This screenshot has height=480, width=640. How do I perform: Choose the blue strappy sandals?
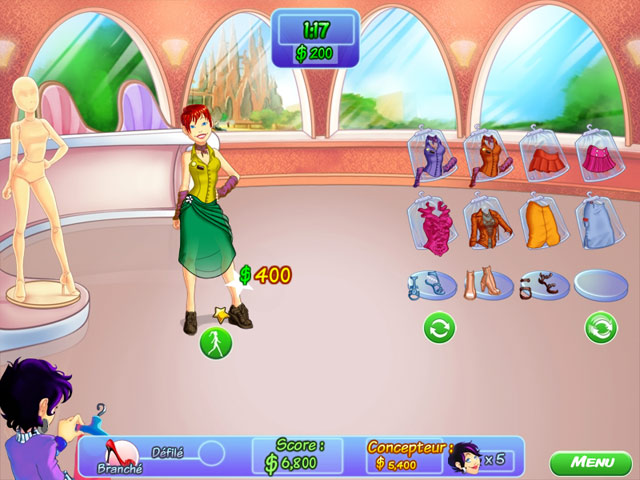(x=432, y=284)
